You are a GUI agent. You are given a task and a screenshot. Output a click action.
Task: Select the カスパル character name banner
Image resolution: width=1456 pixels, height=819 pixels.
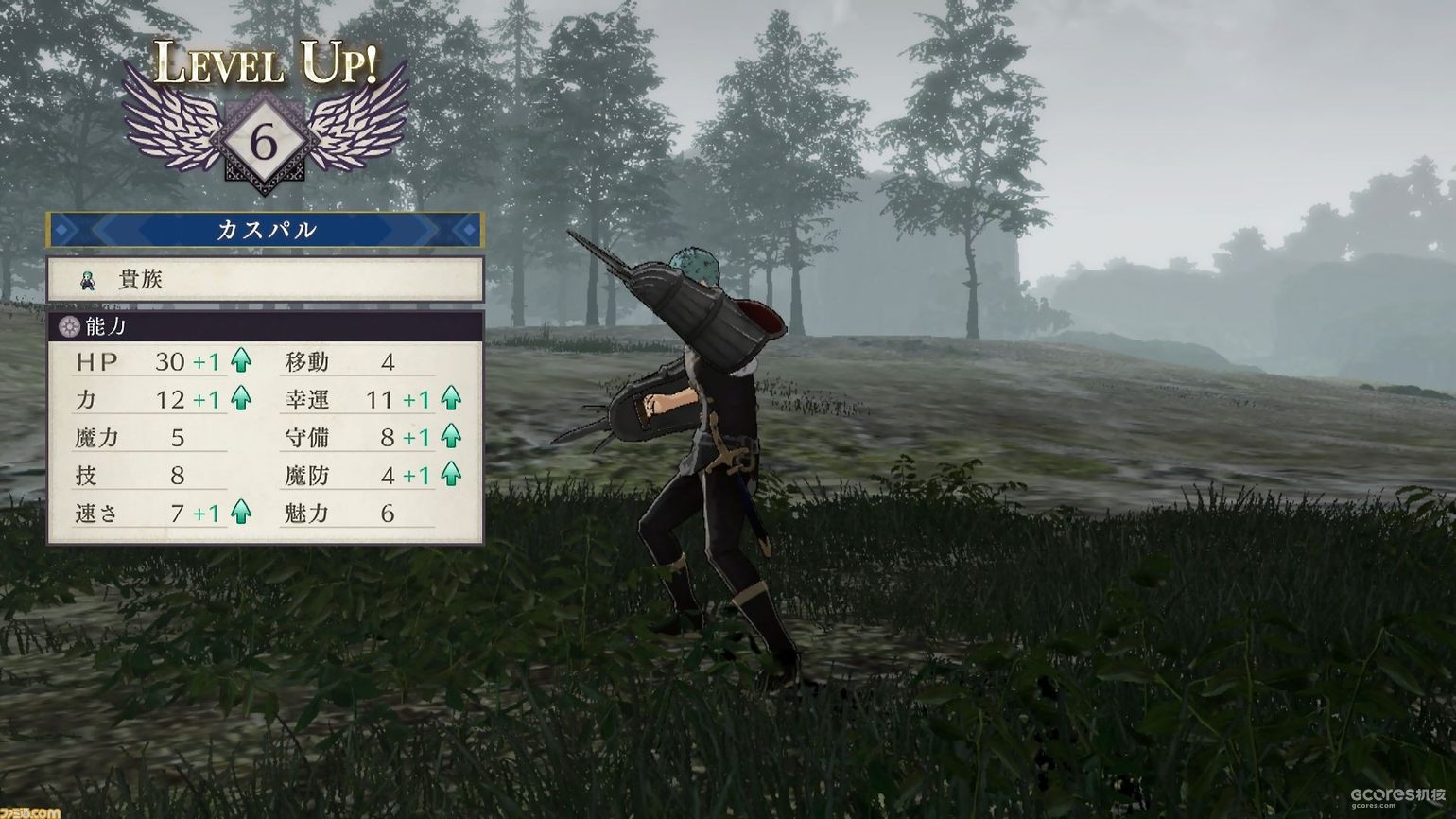(265, 230)
